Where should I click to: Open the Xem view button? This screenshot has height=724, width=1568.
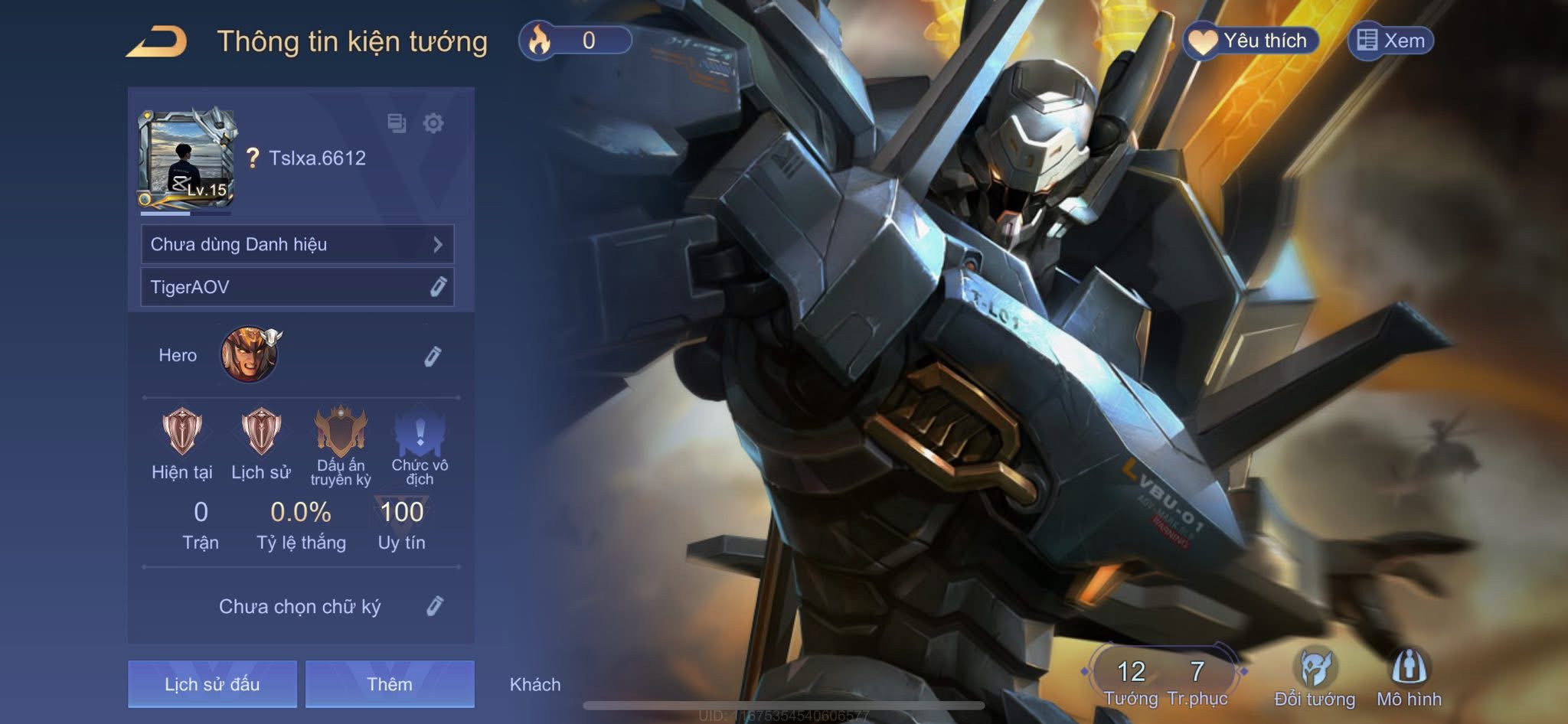tap(1390, 41)
